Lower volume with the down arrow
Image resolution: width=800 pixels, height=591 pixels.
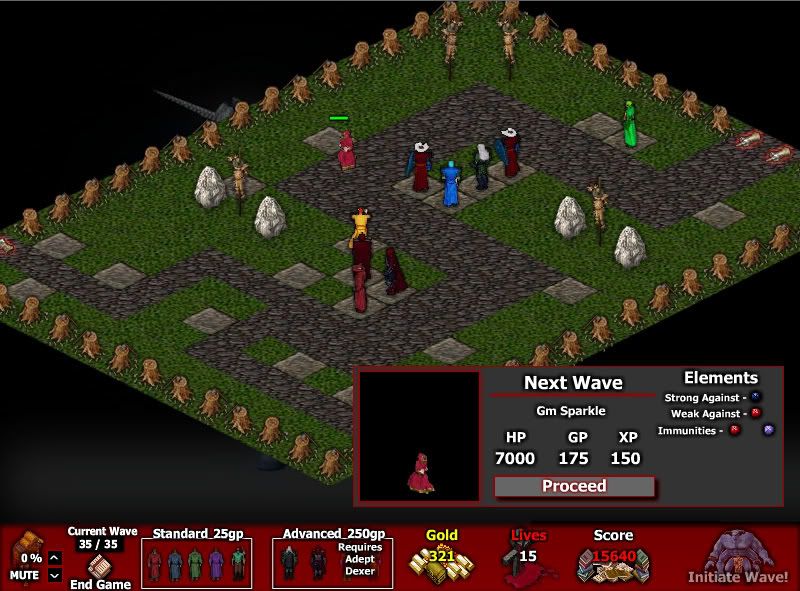[54, 575]
